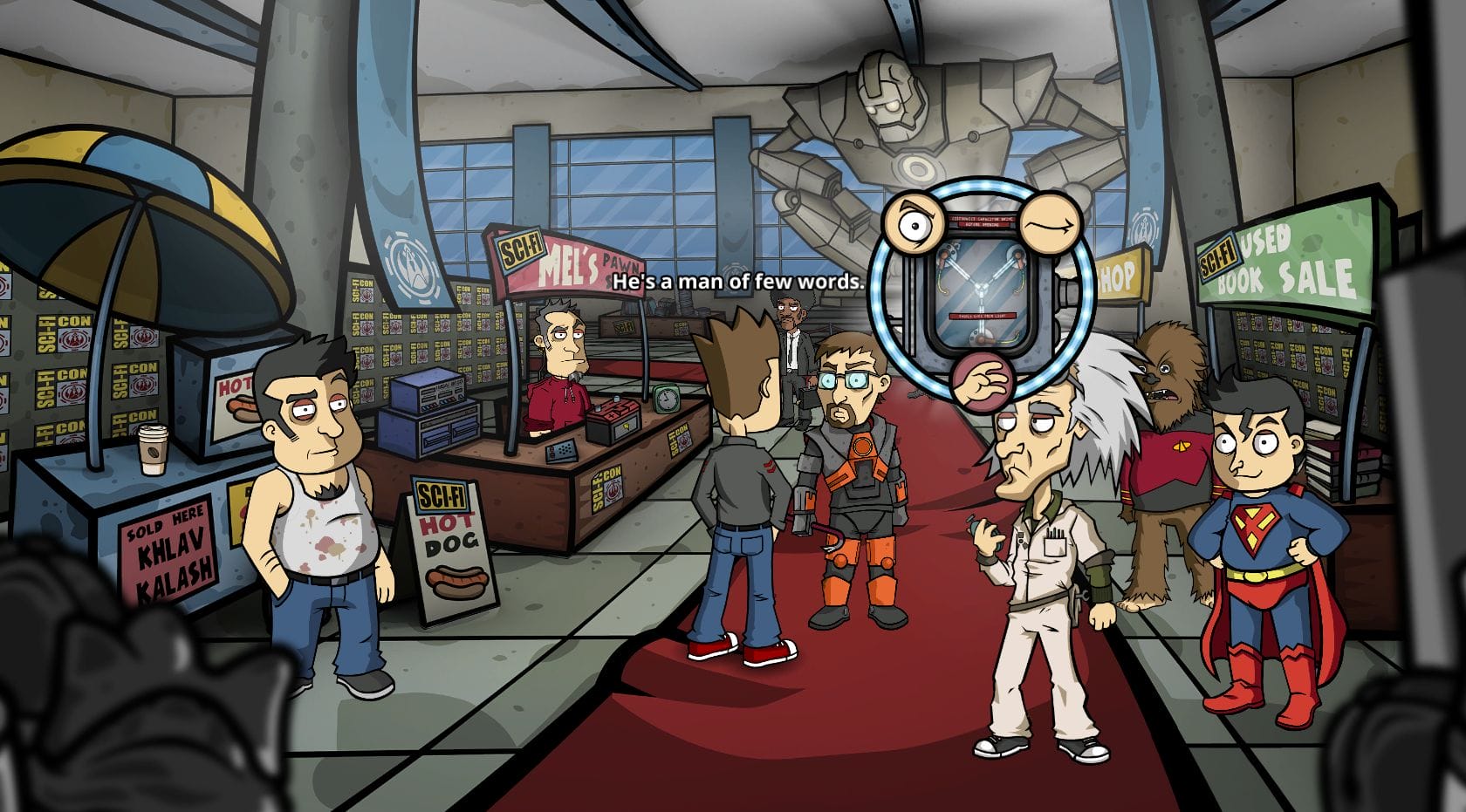Select the mouth talk-to action
The width and height of the screenshot is (1466, 812).
point(1051,224)
